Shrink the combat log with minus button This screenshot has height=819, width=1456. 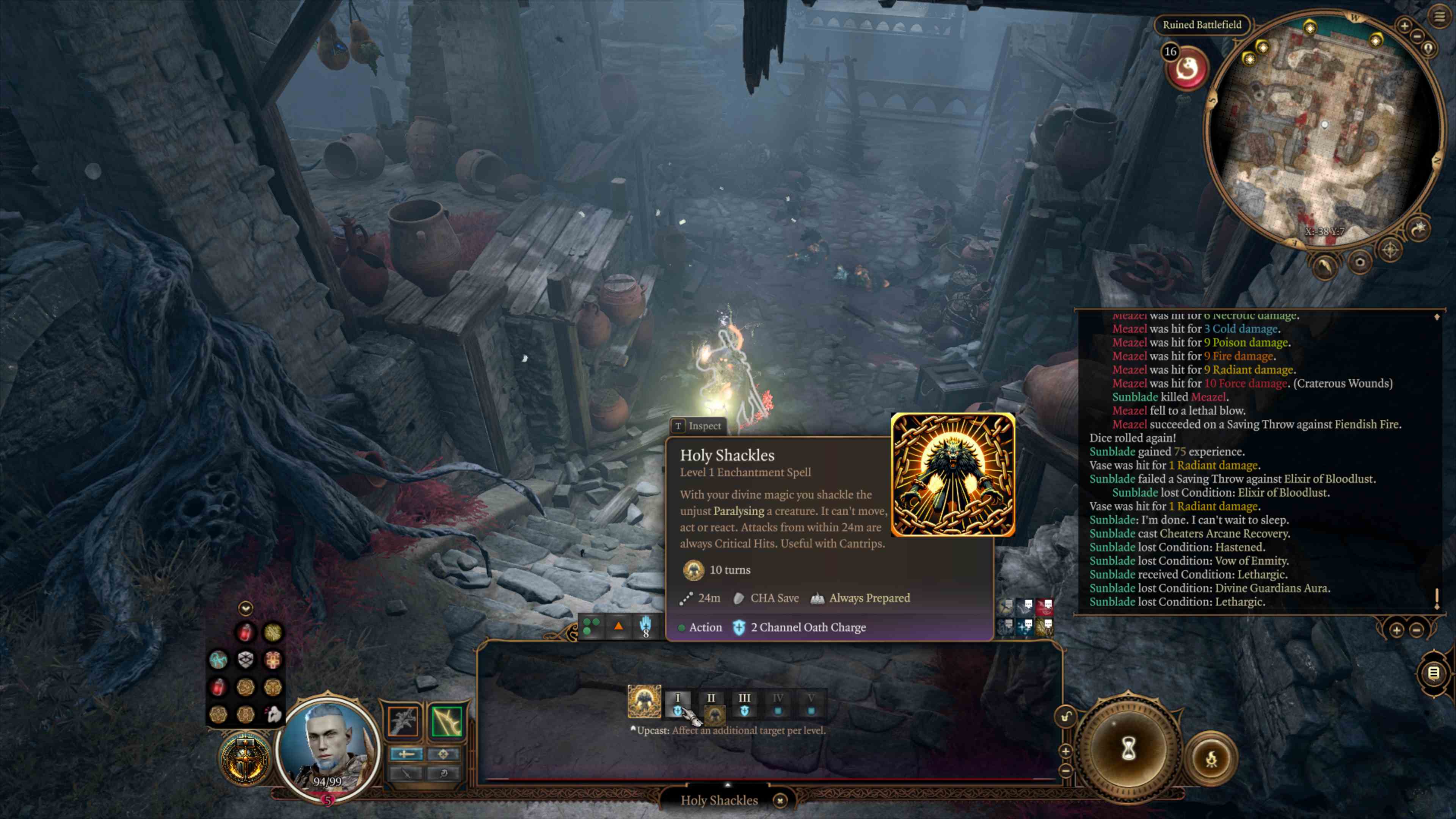pyautogui.click(x=1416, y=630)
